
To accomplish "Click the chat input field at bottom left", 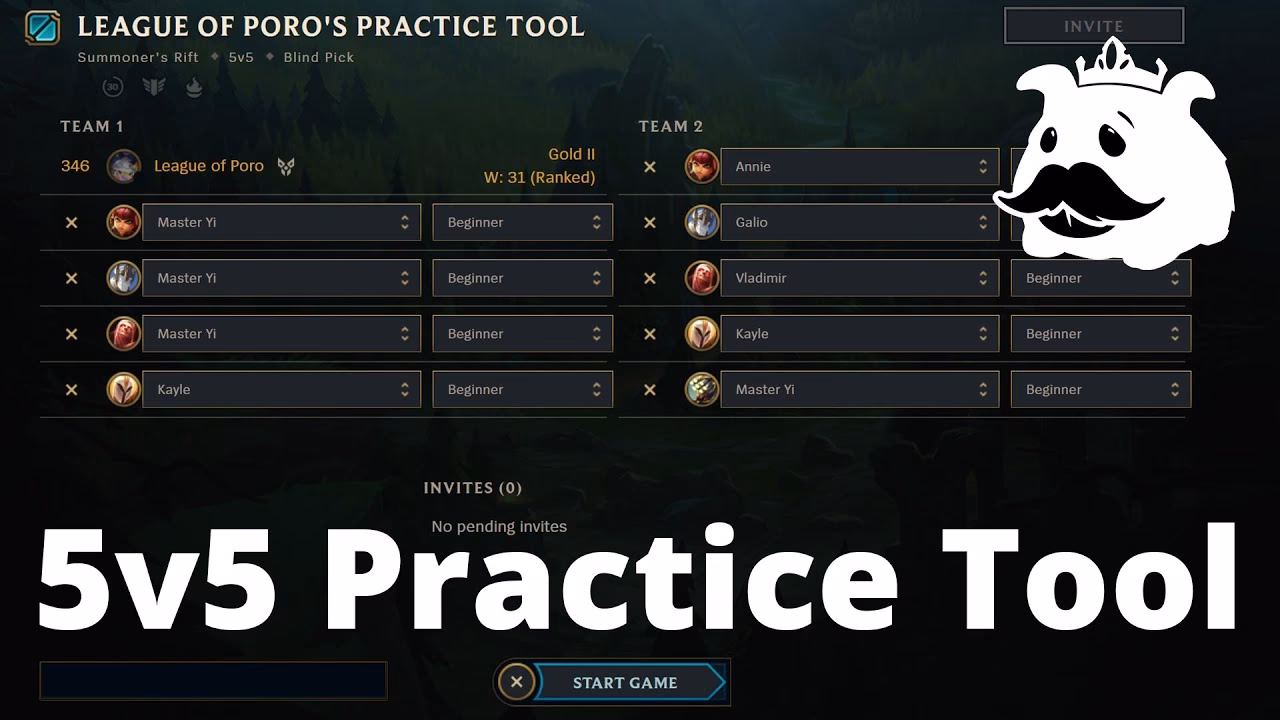I will point(213,680).
